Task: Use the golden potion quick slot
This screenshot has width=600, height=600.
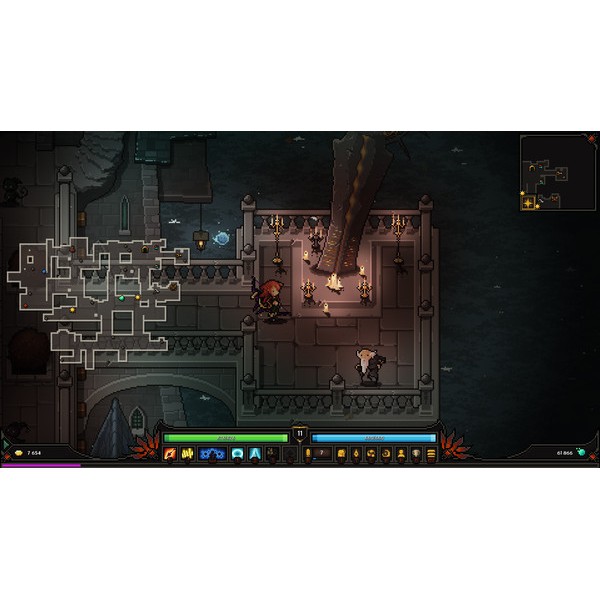Action: (308, 454)
